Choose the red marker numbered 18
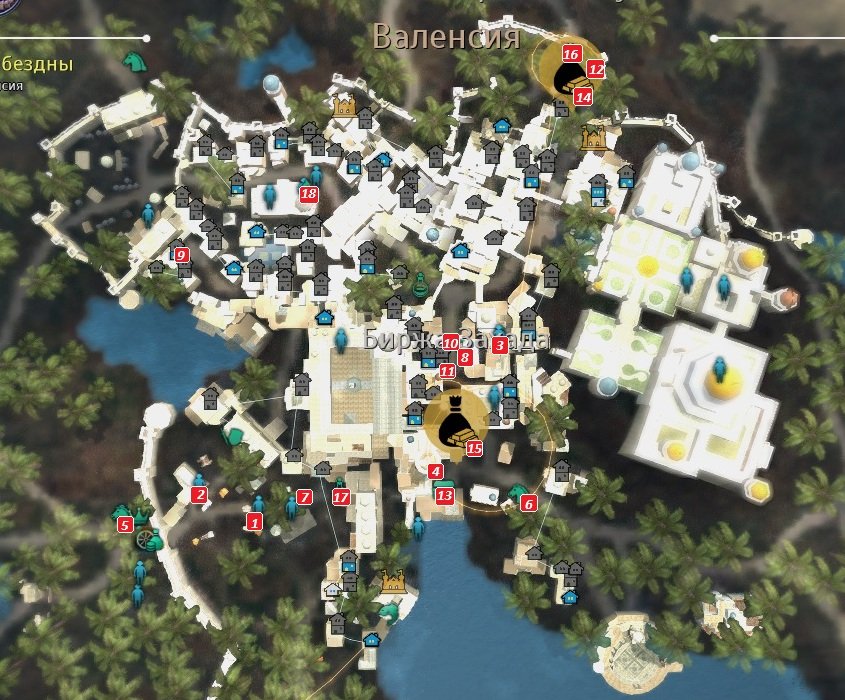Image resolution: width=845 pixels, height=700 pixels. point(308,195)
